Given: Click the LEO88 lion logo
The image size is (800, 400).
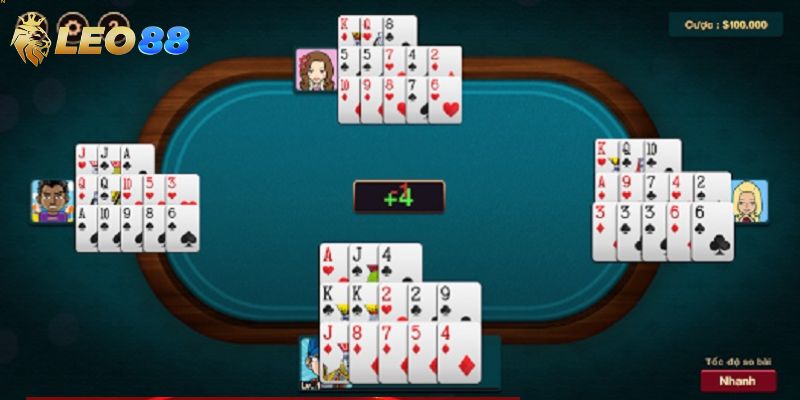Looking at the screenshot, I should pyautogui.click(x=32, y=40).
